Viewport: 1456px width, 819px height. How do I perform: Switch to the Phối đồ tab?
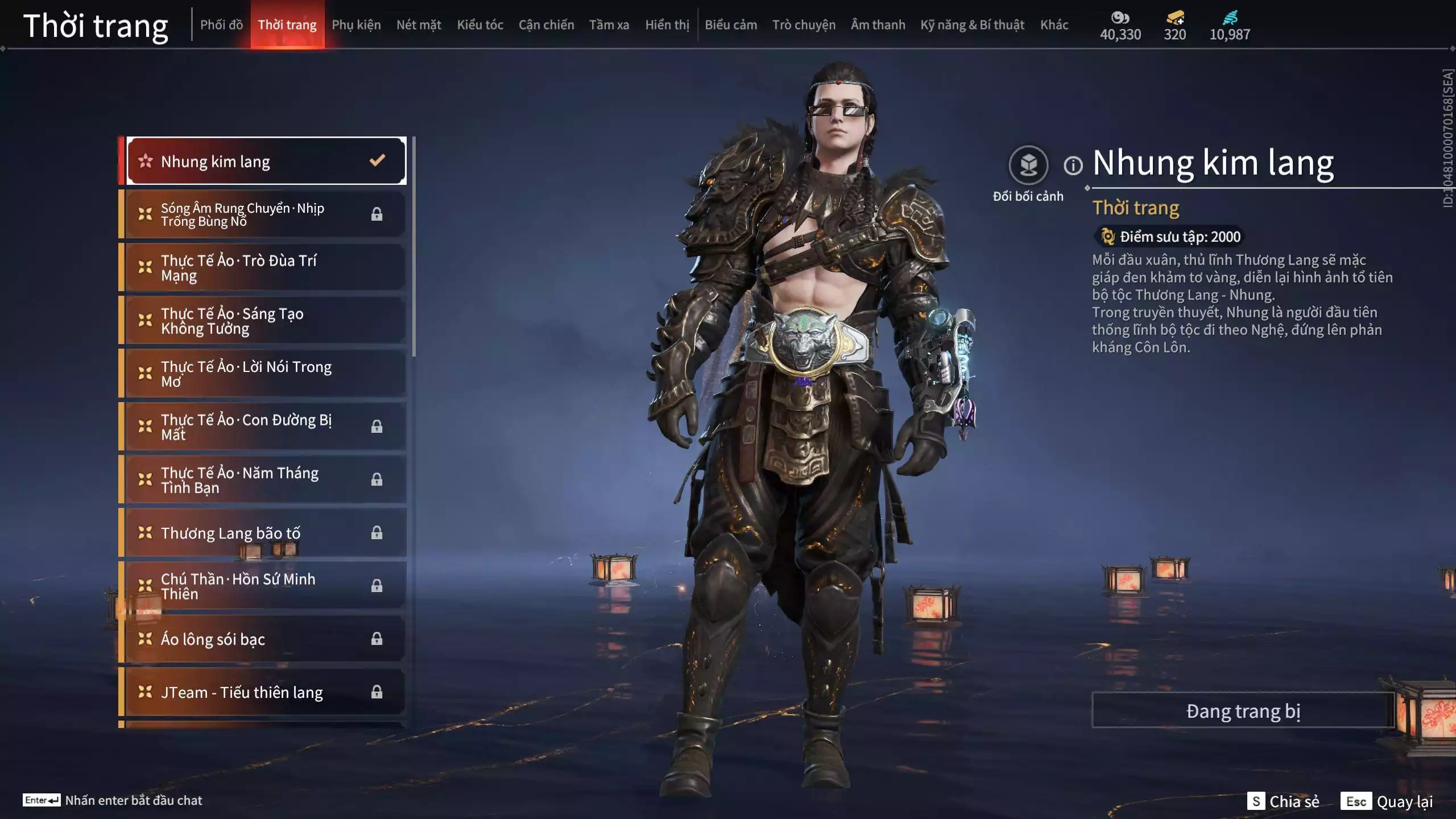(x=221, y=25)
